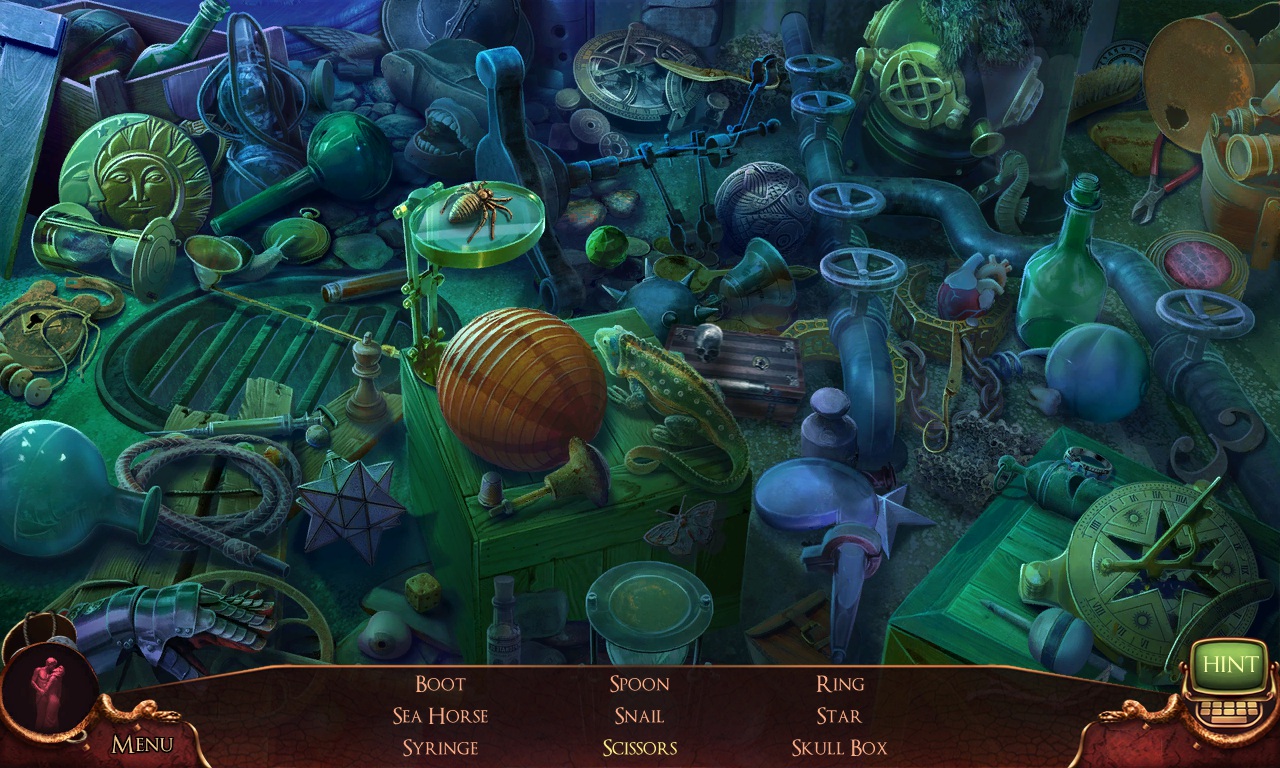The image size is (1280, 768).
Task: Select 'Skull Box' in the word list
Action: coord(839,747)
